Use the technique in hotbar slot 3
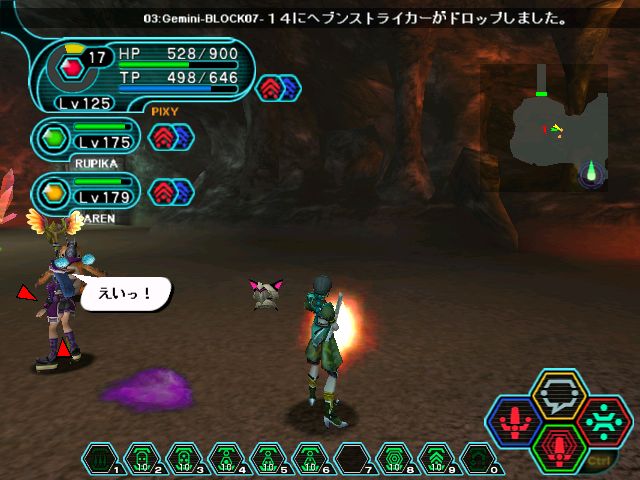Image resolution: width=640 pixels, height=480 pixels. [184, 458]
